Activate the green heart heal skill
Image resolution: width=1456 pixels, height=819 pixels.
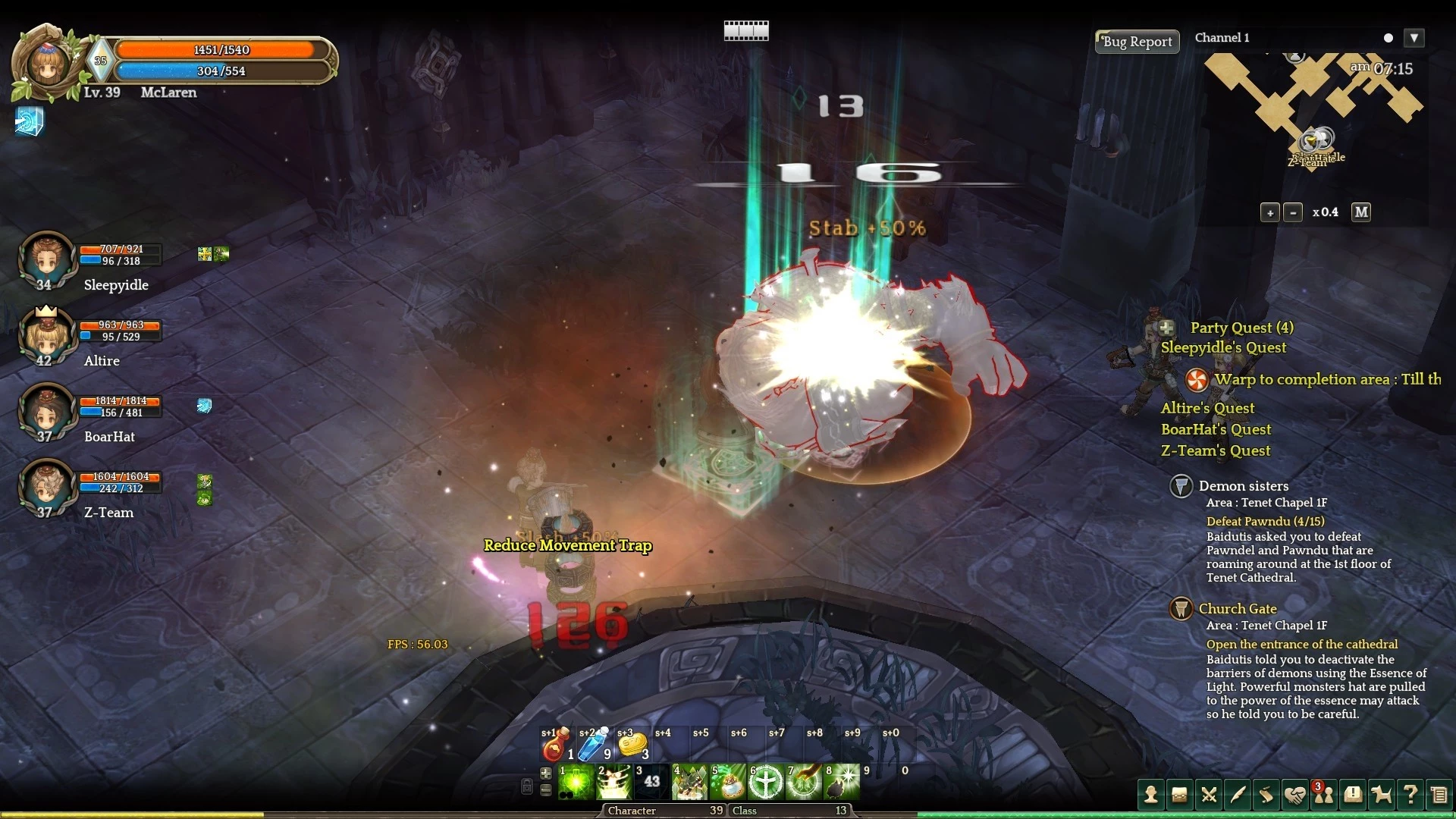pyautogui.click(x=576, y=783)
